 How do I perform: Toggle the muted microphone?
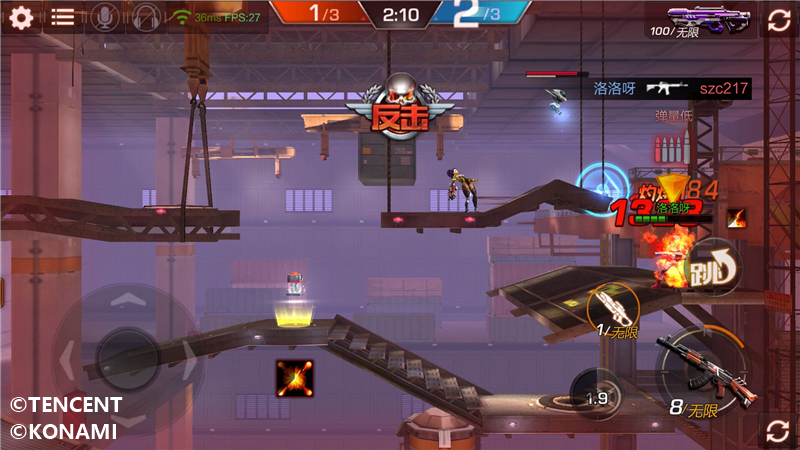point(102,17)
